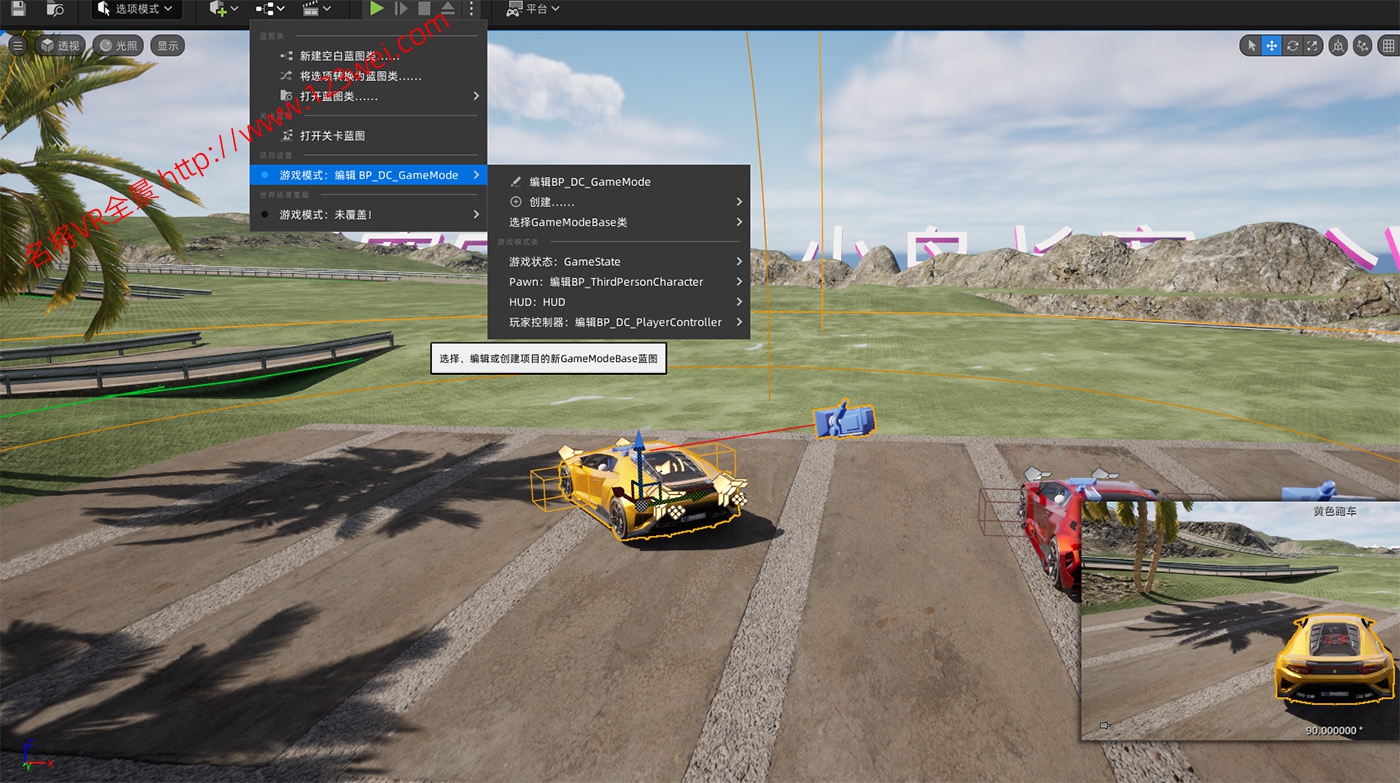Open the 创建 submenu entry
The width and height of the screenshot is (1400, 783).
pyautogui.click(x=552, y=202)
